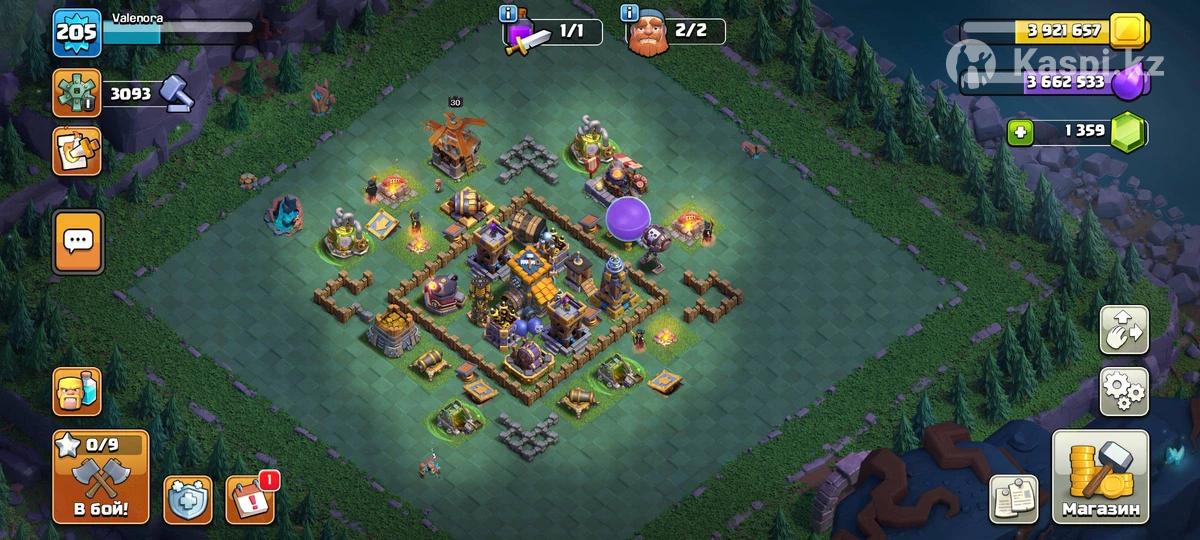Start a battle with В бой!
This screenshot has height=540, width=1200.
(100, 478)
